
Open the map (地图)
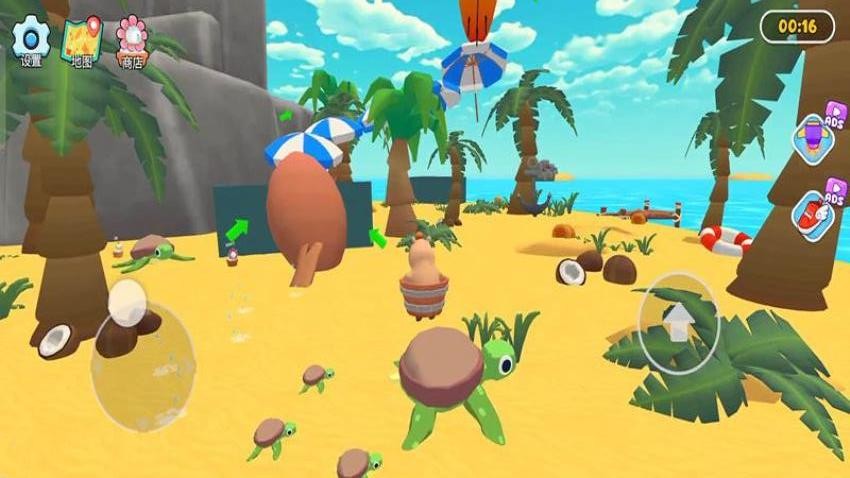tap(82, 39)
